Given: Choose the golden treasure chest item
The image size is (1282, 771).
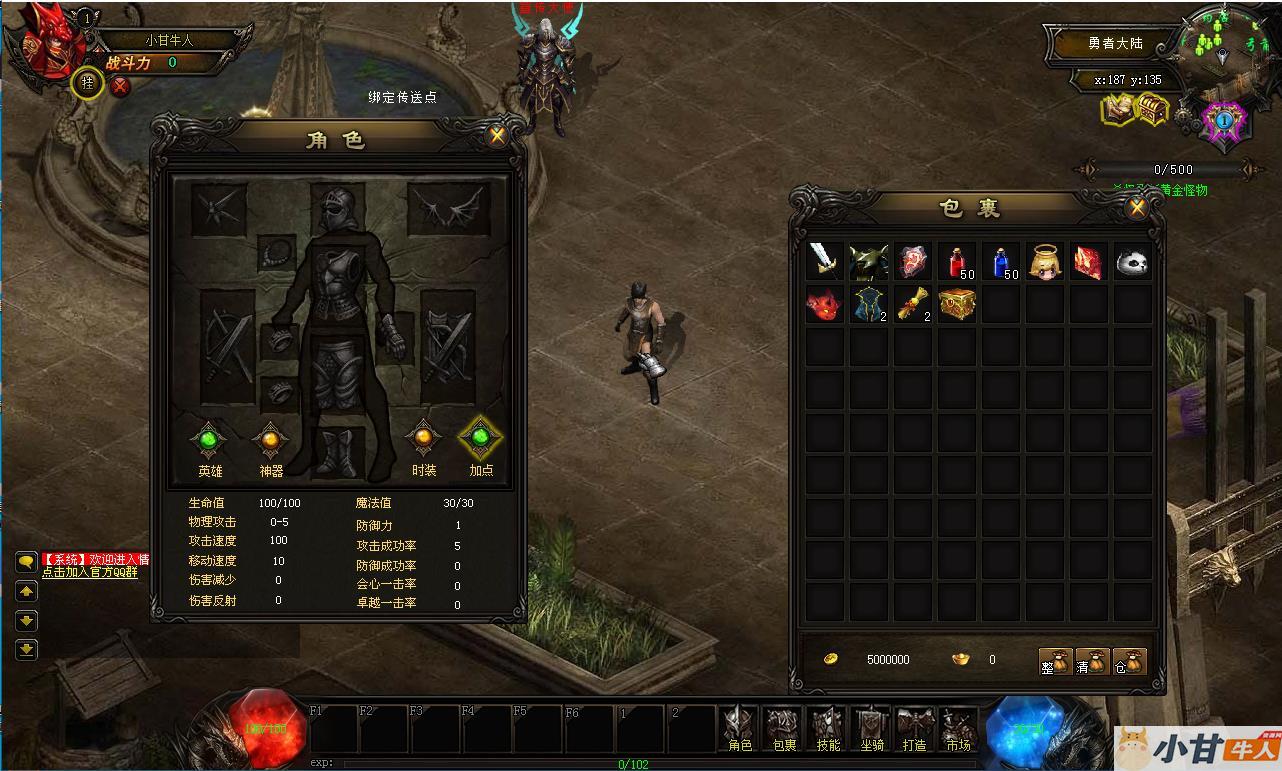Looking at the screenshot, I should click(x=957, y=304).
